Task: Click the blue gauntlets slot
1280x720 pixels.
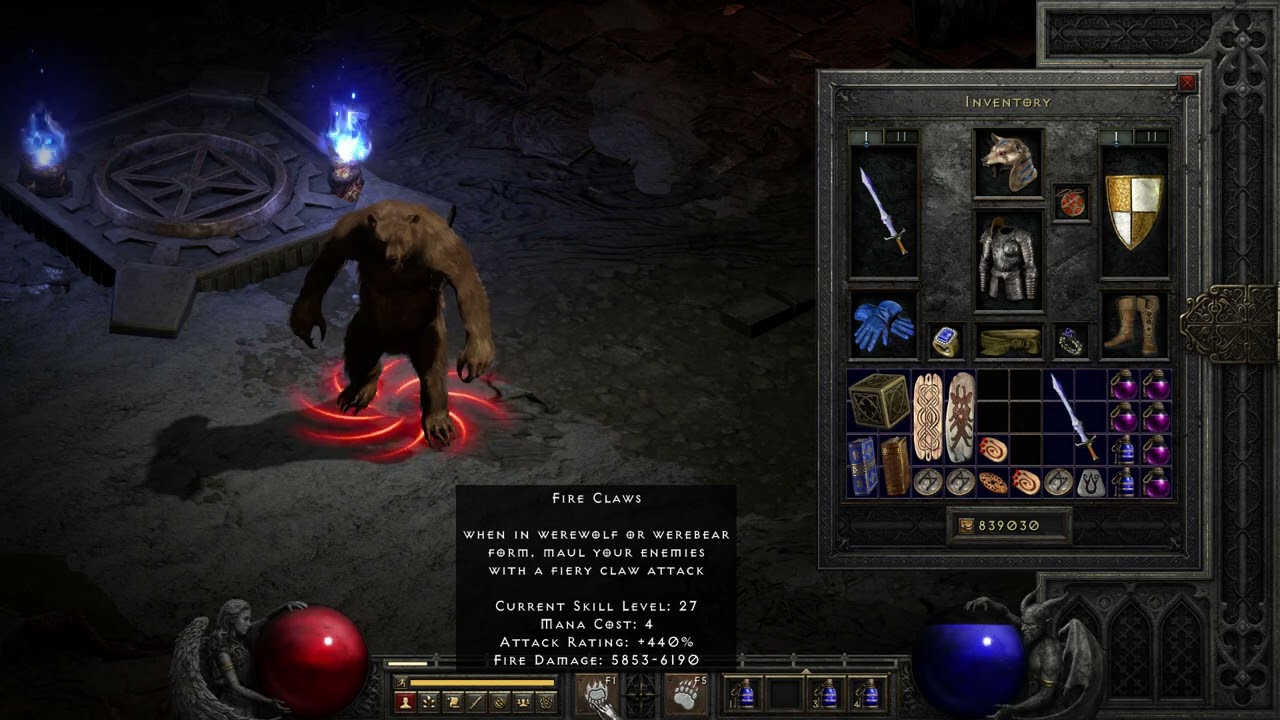Action: tap(883, 325)
